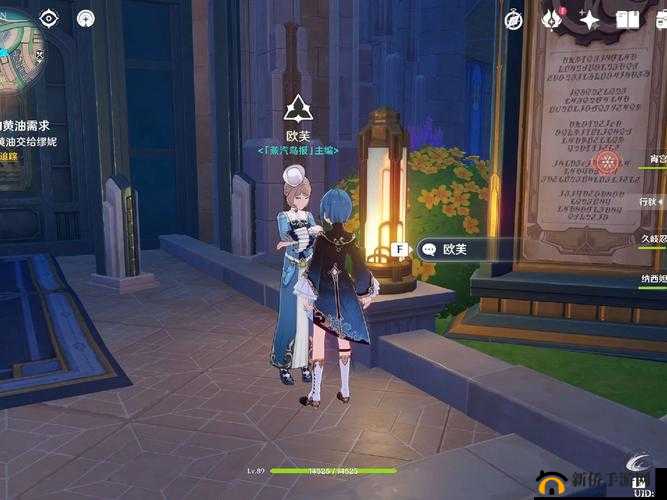Toggle the eye-shaped view icon

pyautogui.click(x=49, y=18)
